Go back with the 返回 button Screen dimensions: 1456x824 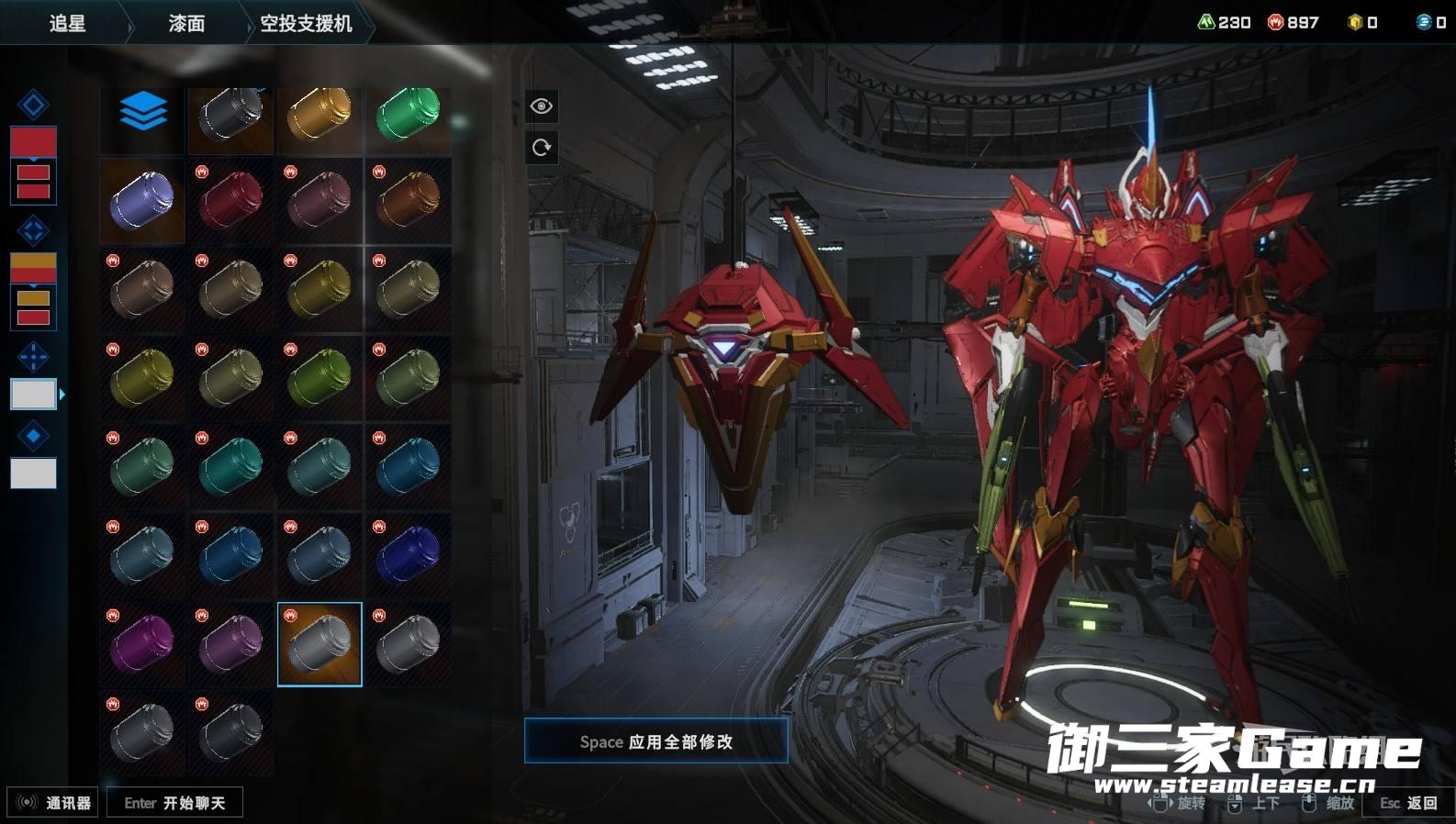[1409, 803]
